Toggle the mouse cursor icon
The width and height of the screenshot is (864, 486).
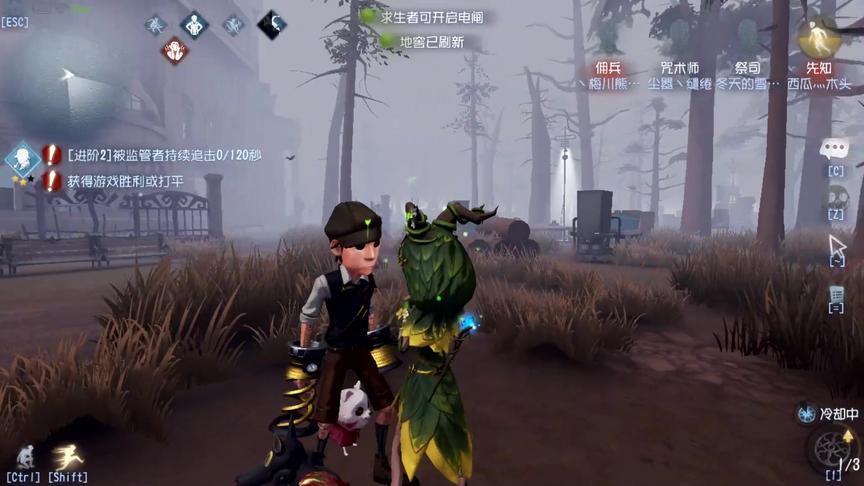pyautogui.click(x=836, y=244)
